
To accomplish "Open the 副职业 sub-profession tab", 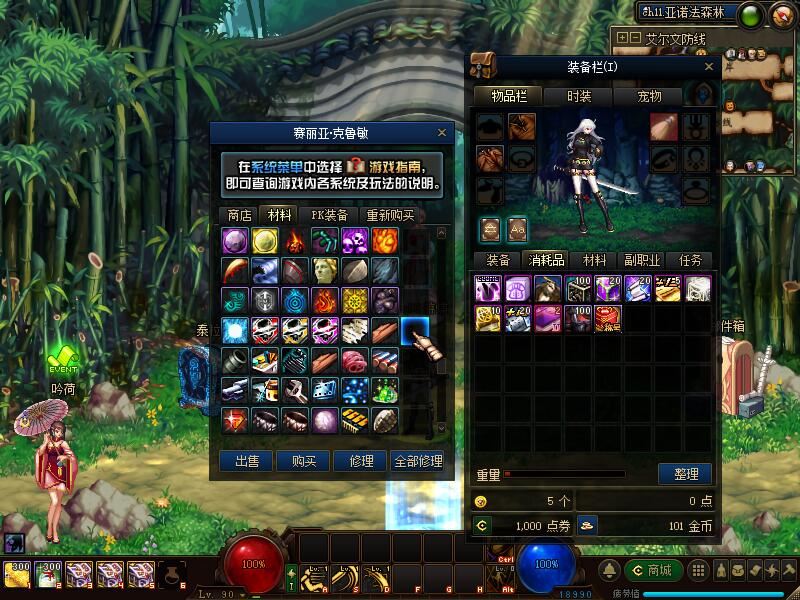I will (643, 260).
